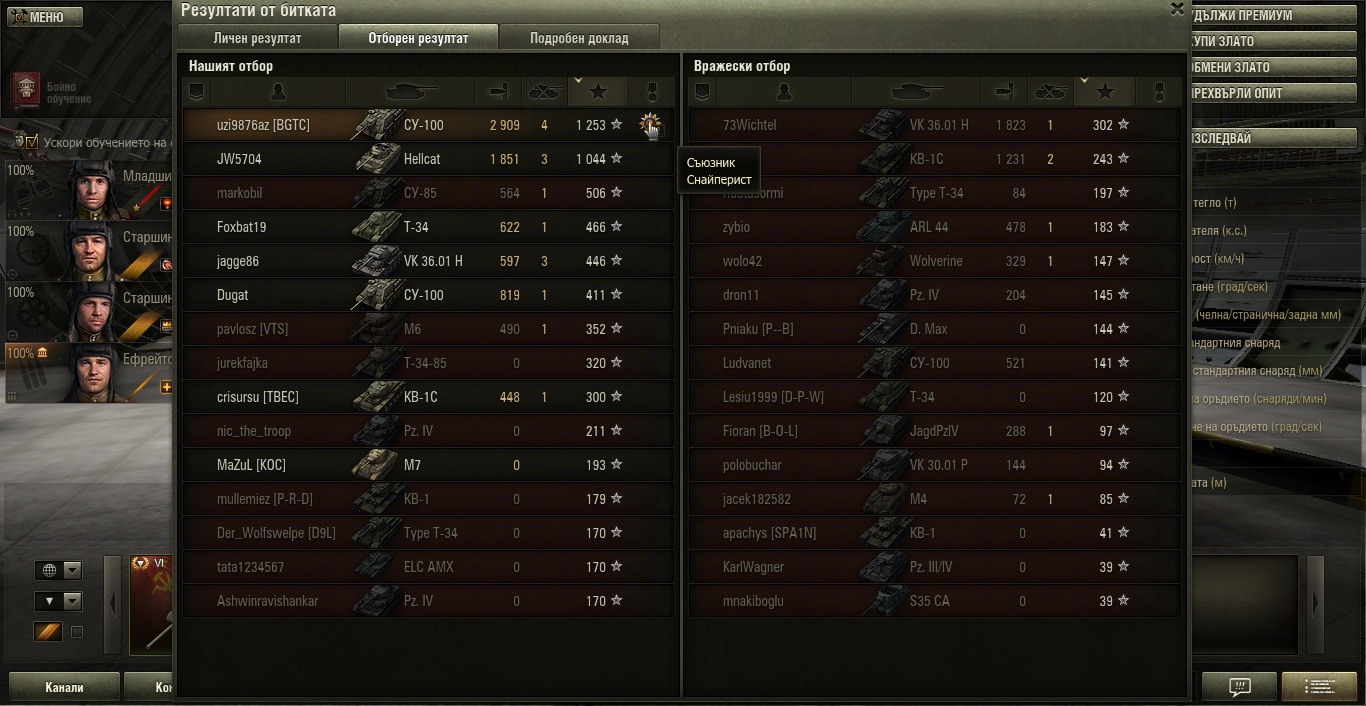
Task: Sort our team by experience star column
Action: click(597, 92)
